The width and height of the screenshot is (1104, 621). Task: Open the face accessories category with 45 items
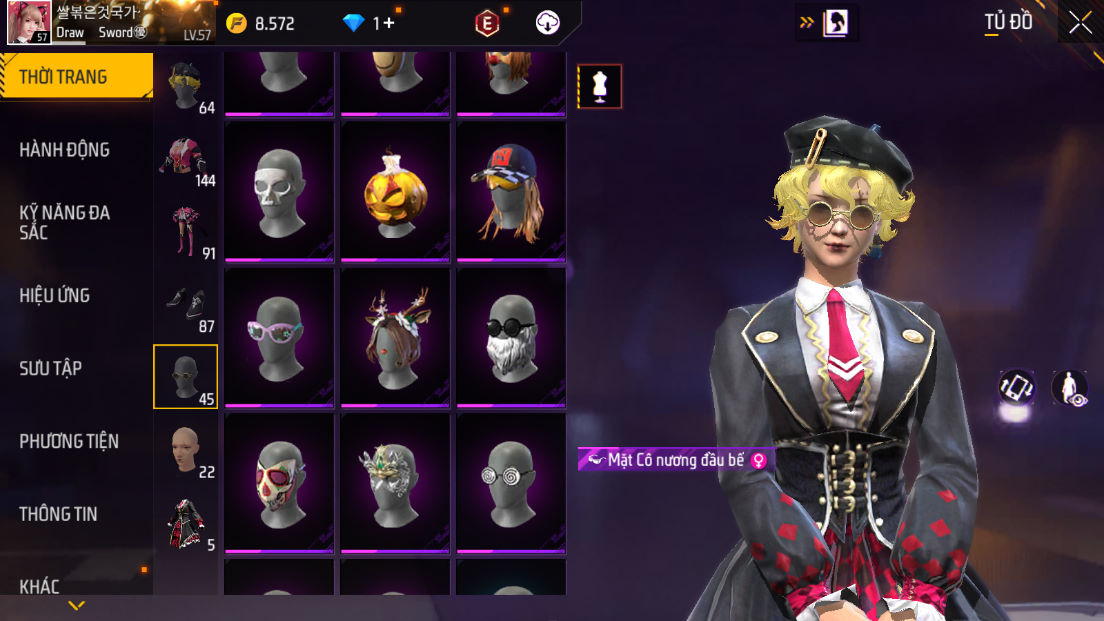click(185, 377)
